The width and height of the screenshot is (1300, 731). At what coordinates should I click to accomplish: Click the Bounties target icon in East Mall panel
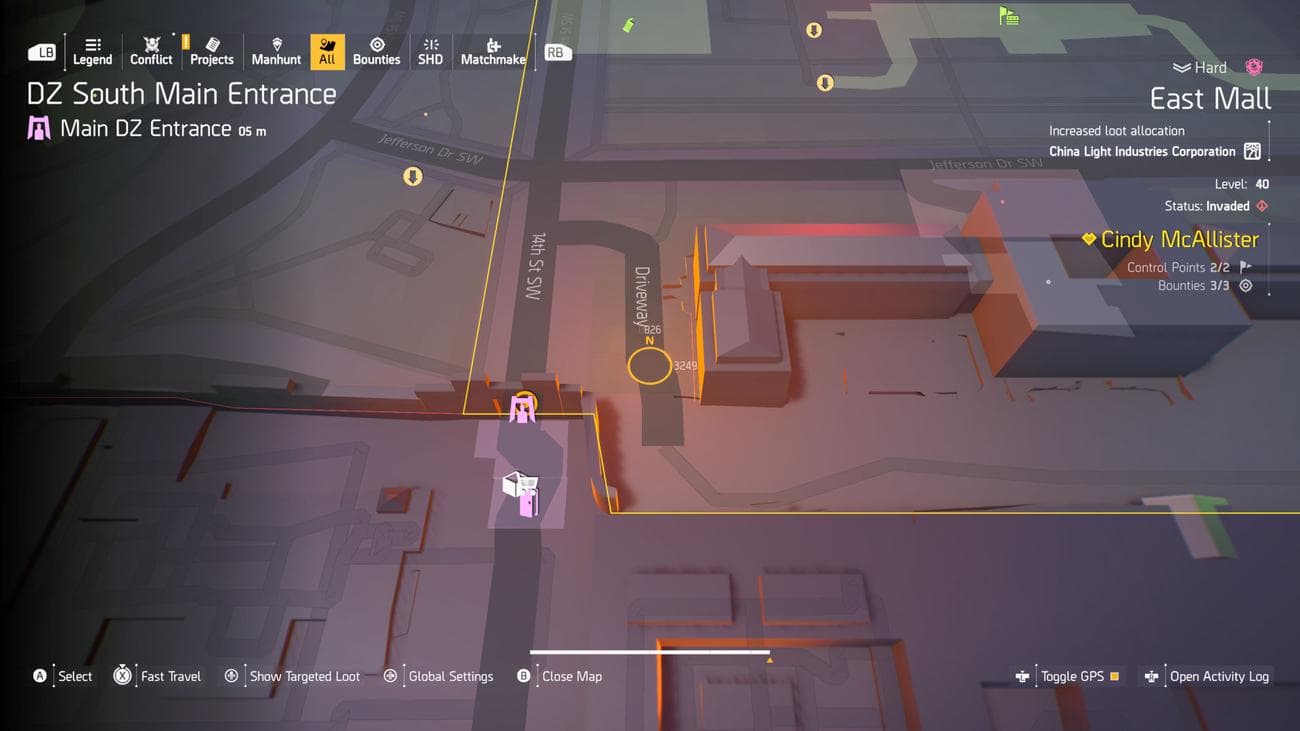(1244, 285)
